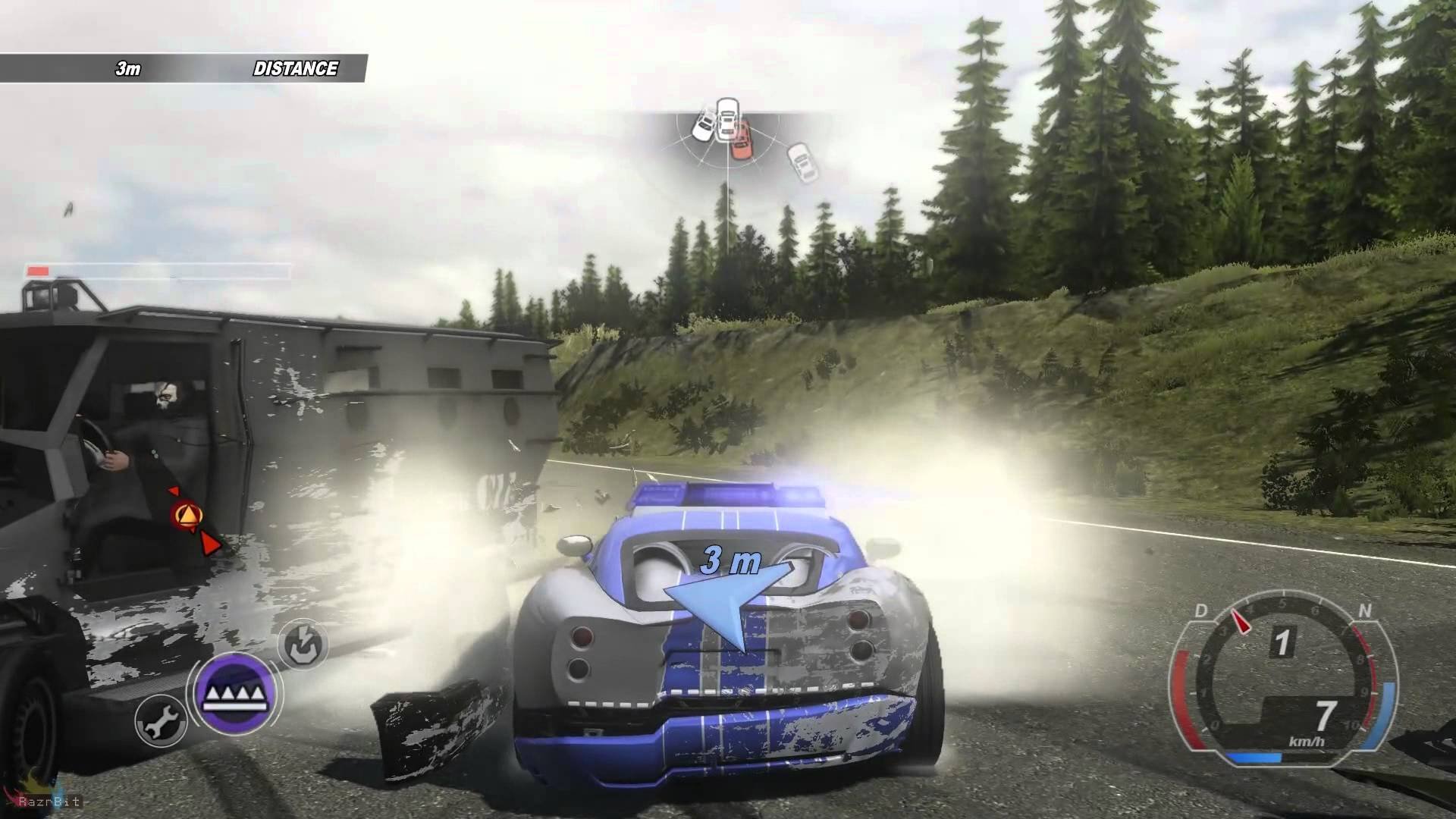Image resolution: width=1456 pixels, height=819 pixels.
Task: Select the orange triangle target marker
Action: (184, 516)
